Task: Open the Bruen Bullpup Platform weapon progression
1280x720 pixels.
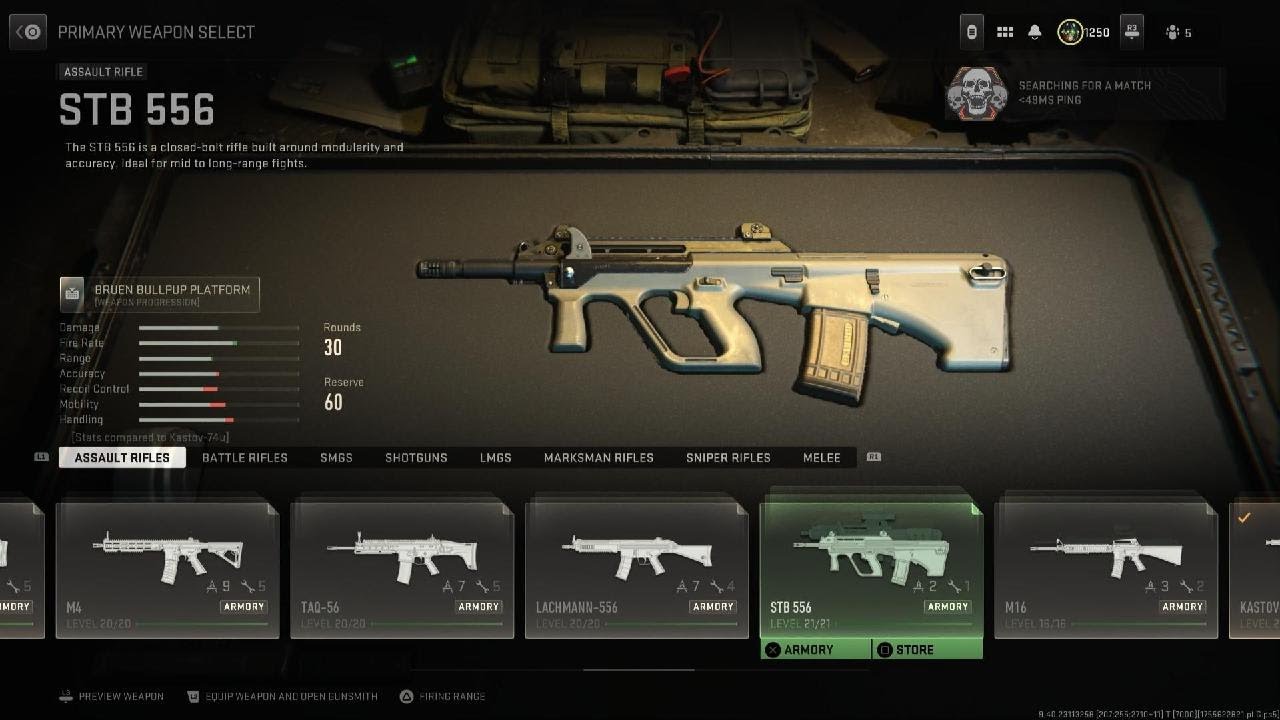Action: pos(160,294)
